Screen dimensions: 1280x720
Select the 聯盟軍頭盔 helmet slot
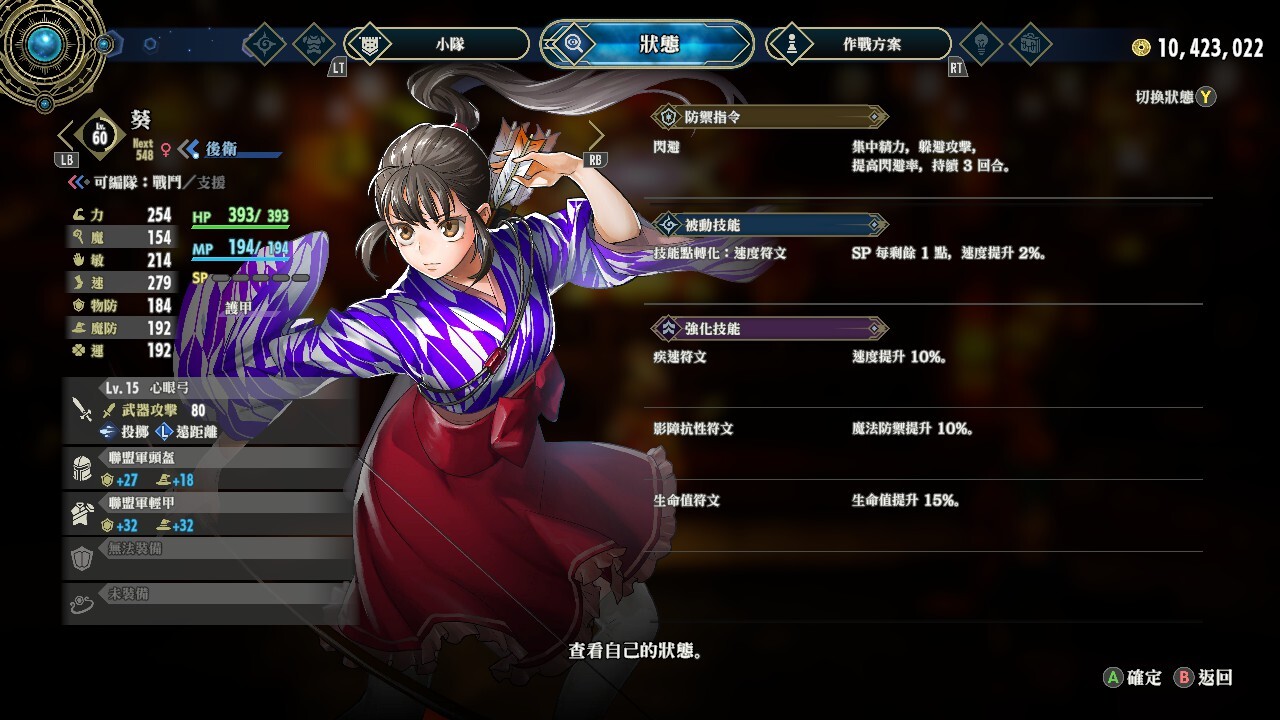tap(210, 469)
